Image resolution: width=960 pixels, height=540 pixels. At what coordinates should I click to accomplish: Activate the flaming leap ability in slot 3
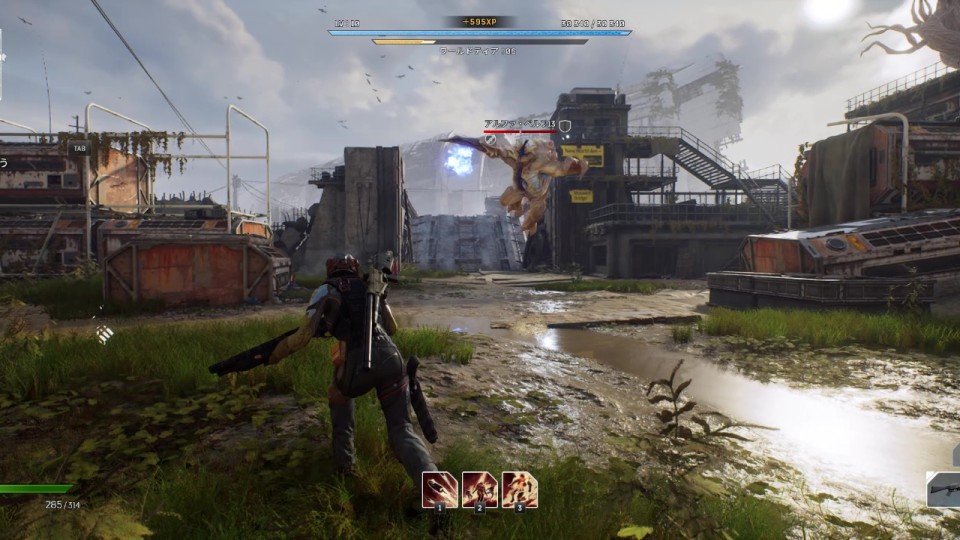point(520,489)
